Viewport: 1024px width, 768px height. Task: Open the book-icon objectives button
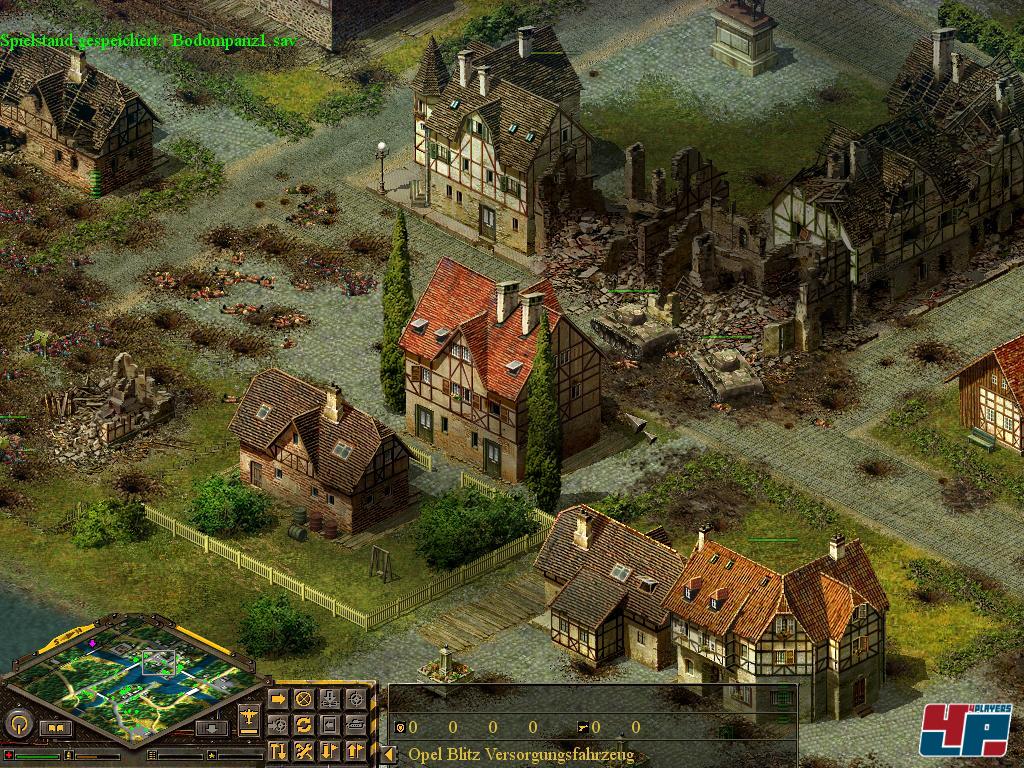coord(55,728)
